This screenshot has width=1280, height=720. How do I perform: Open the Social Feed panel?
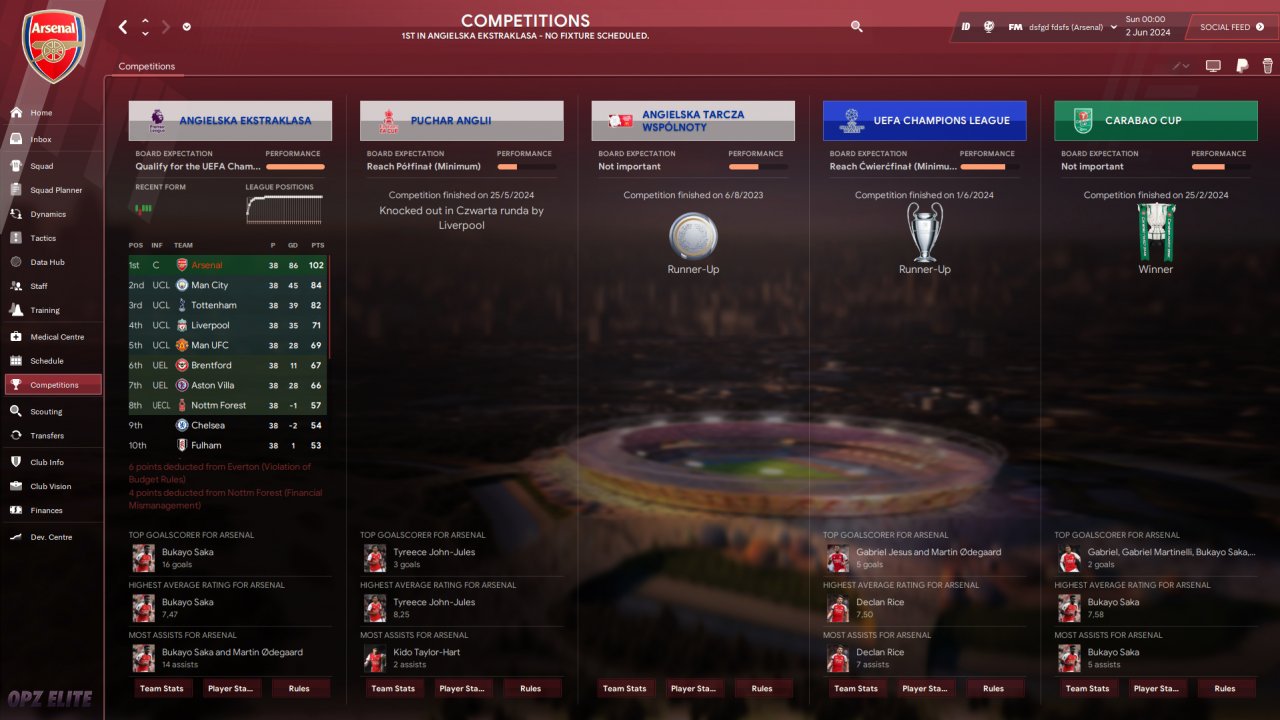[1231, 27]
